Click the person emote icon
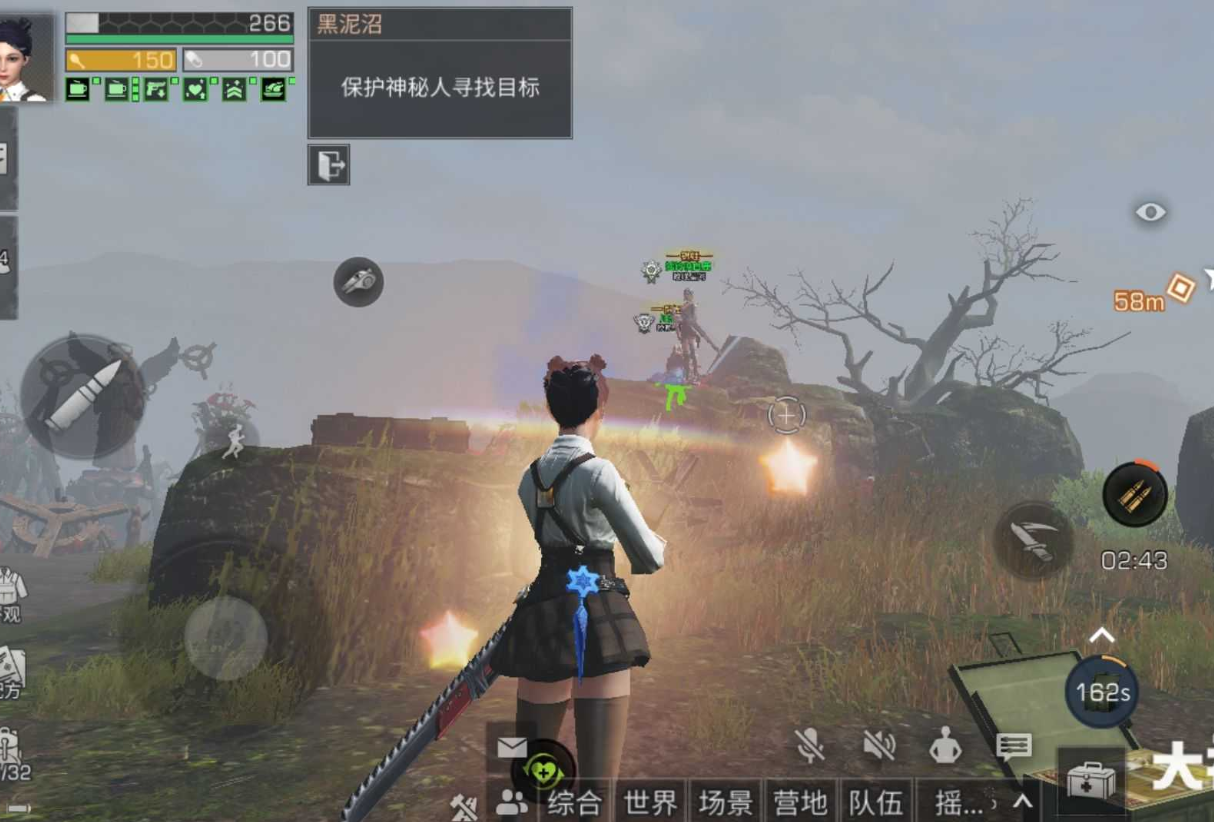 [945, 744]
